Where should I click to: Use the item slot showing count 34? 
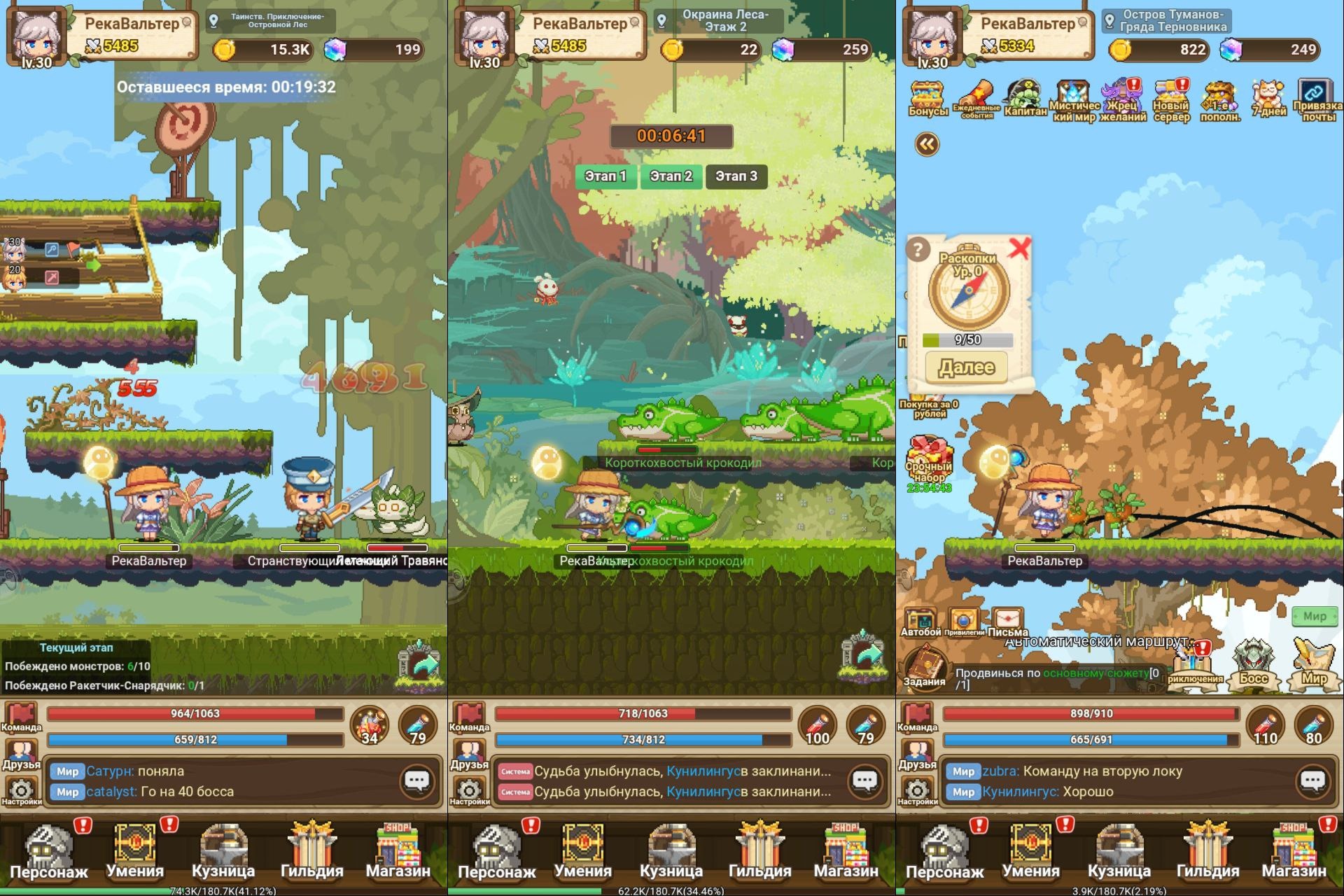click(369, 726)
